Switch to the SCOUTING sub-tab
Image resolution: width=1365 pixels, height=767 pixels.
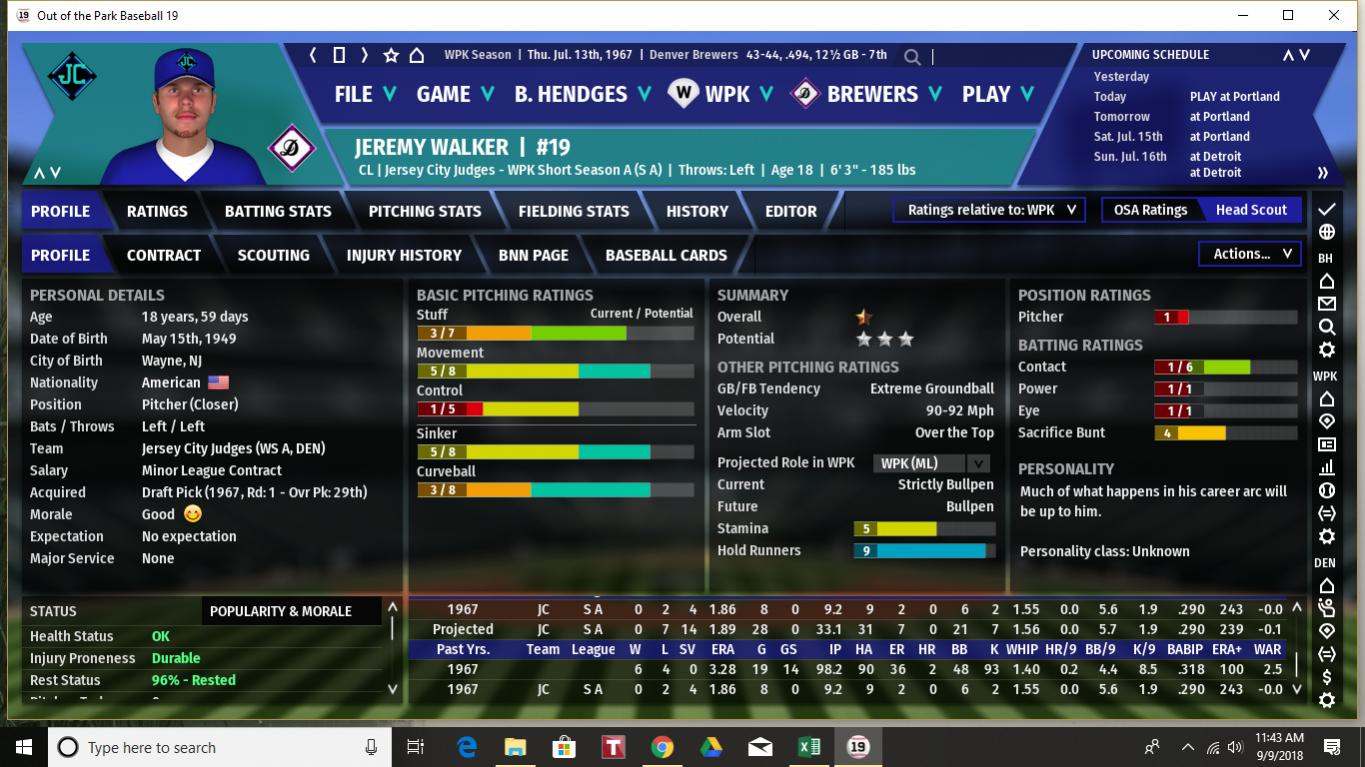click(273, 255)
